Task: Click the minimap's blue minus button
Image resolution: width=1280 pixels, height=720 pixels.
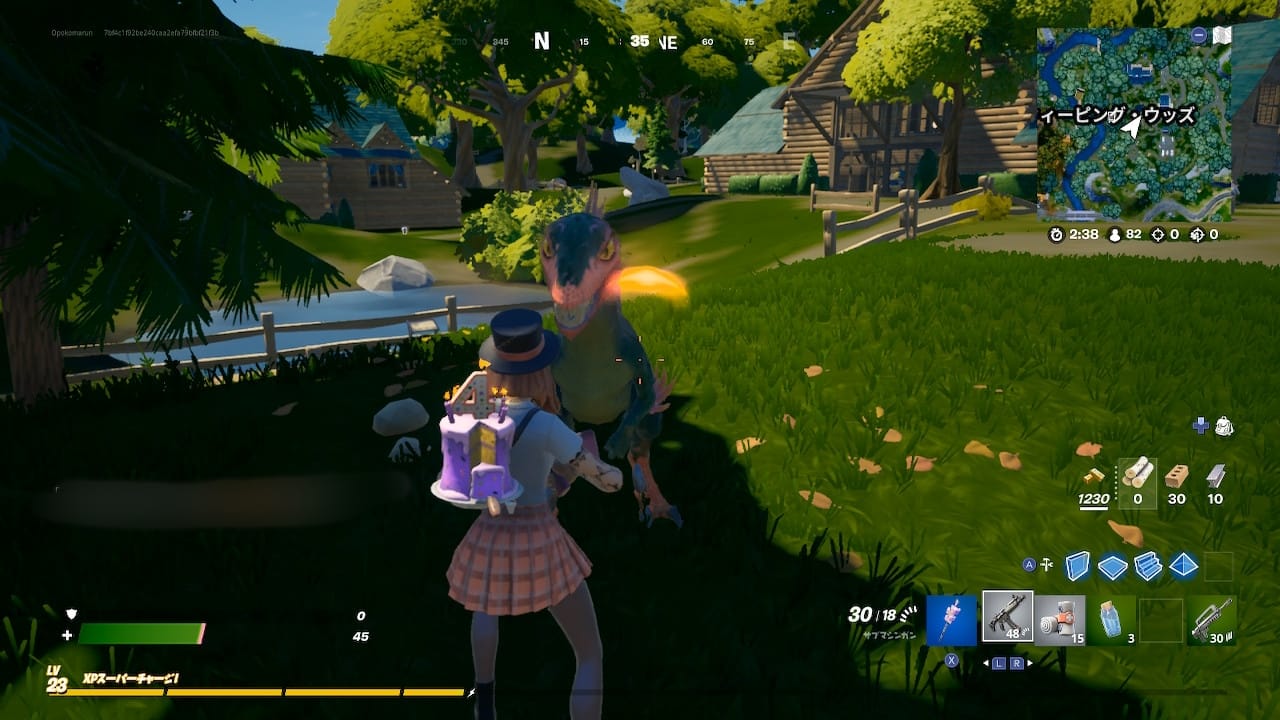Action: pyautogui.click(x=1198, y=35)
